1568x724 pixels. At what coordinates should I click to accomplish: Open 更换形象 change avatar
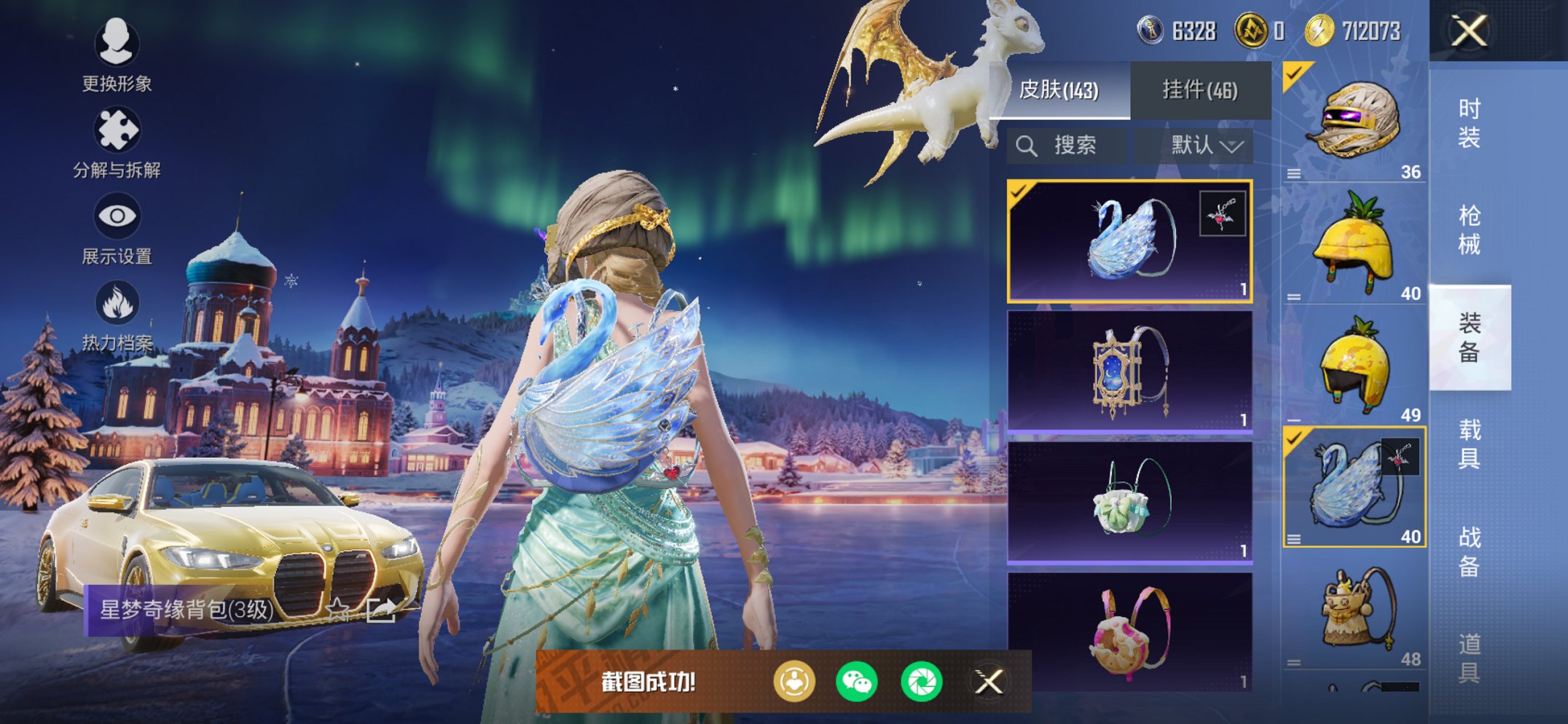tap(117, 55)
